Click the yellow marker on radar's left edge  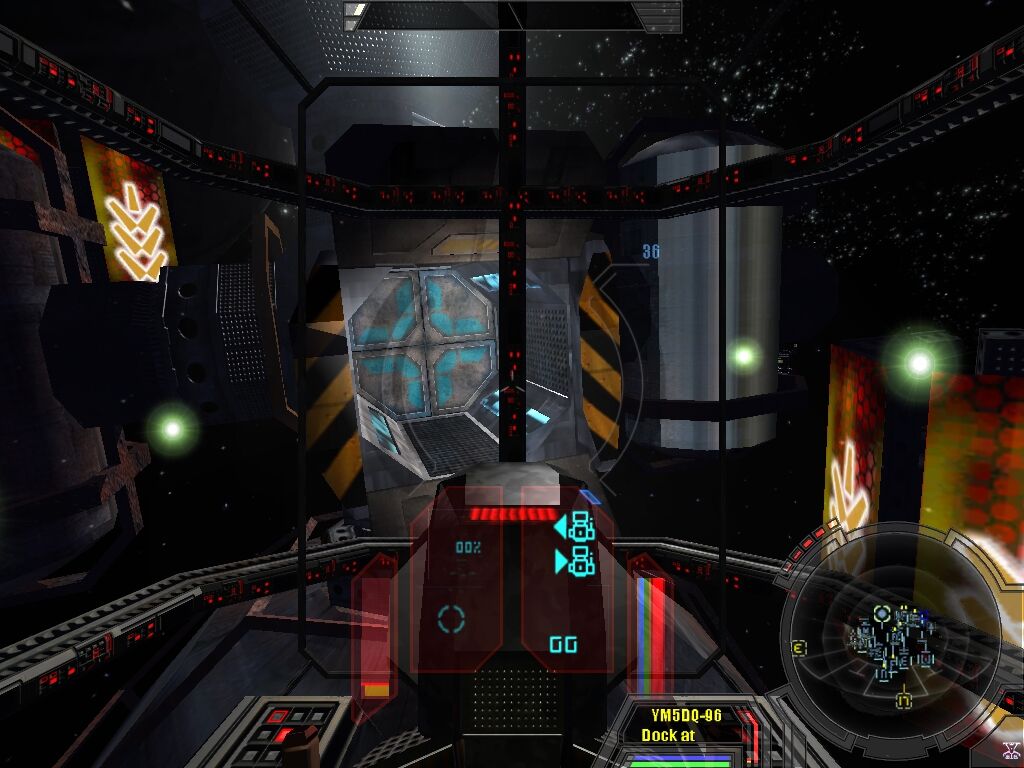pyautogui.click(x=799, y=646)
